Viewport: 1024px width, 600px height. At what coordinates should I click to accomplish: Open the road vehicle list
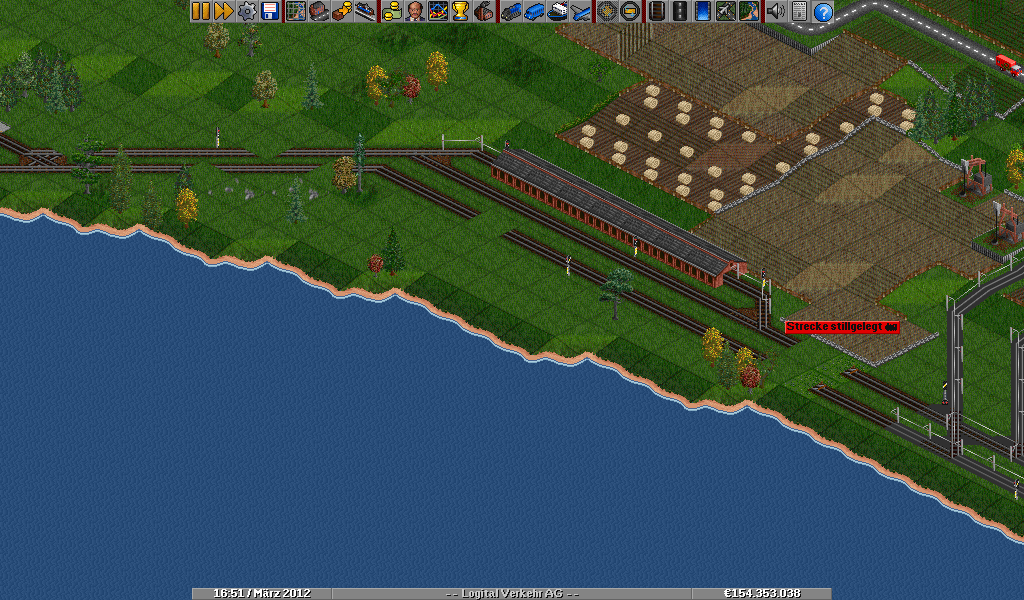(534, 11)
